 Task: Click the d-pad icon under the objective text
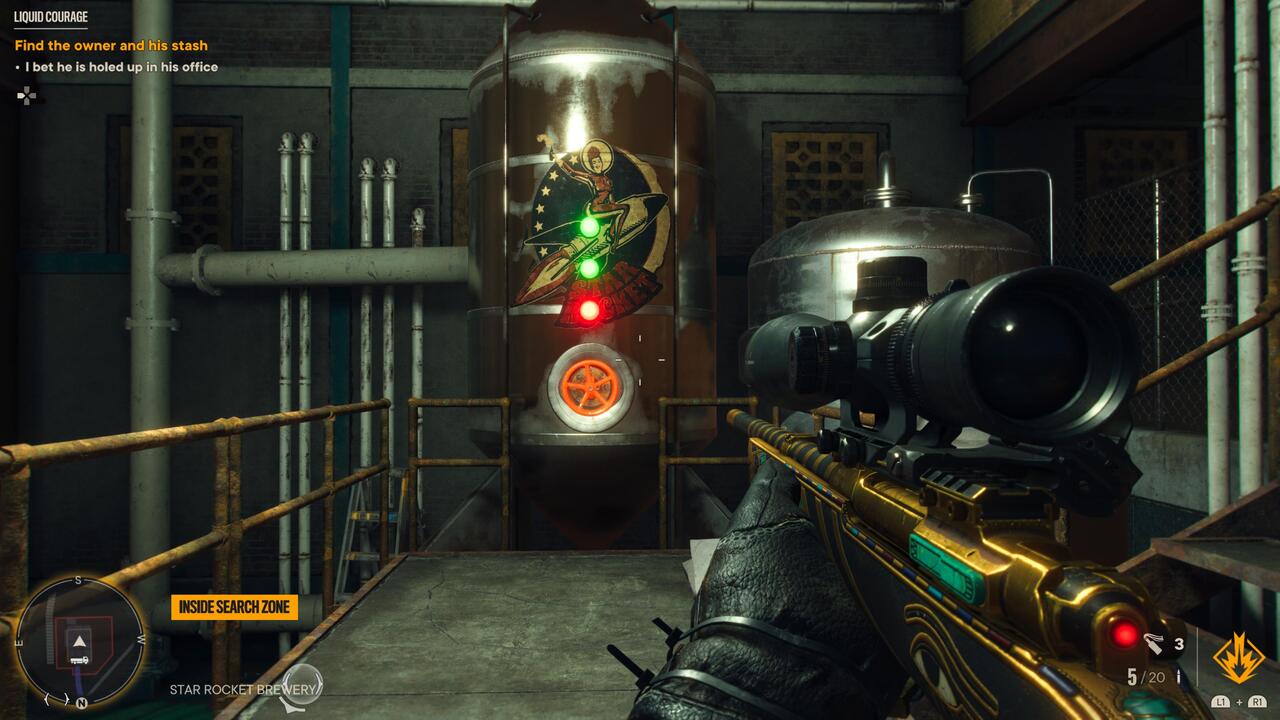pyautogui.click(x=27, y=97)
